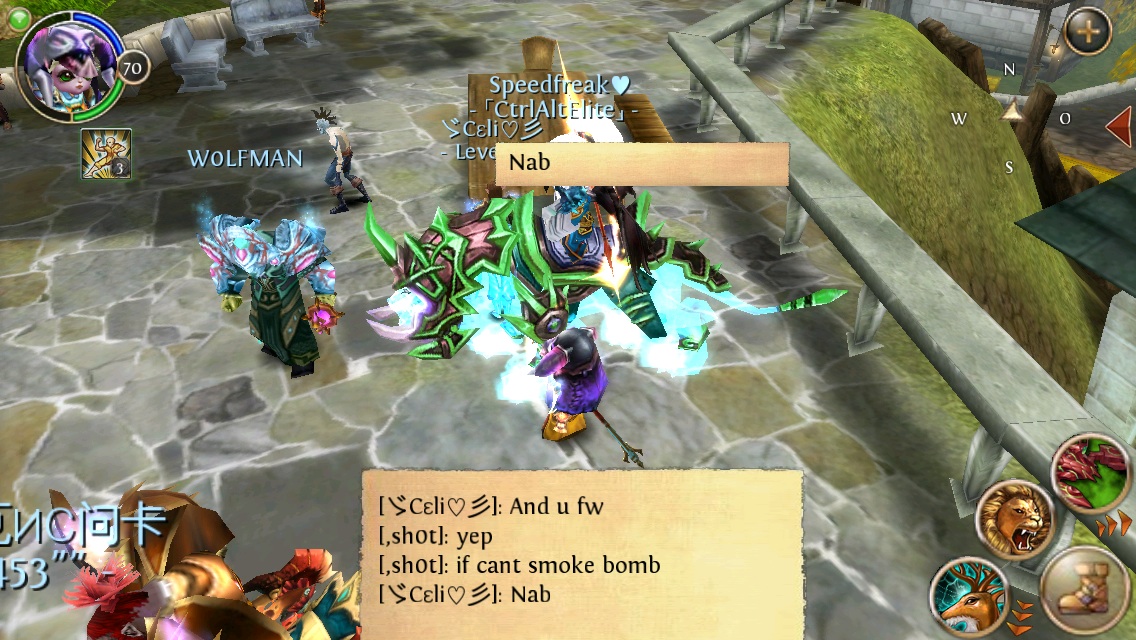Tap the green connection signal indicator
The image size is (1136, 640).
tap(19, 16)
